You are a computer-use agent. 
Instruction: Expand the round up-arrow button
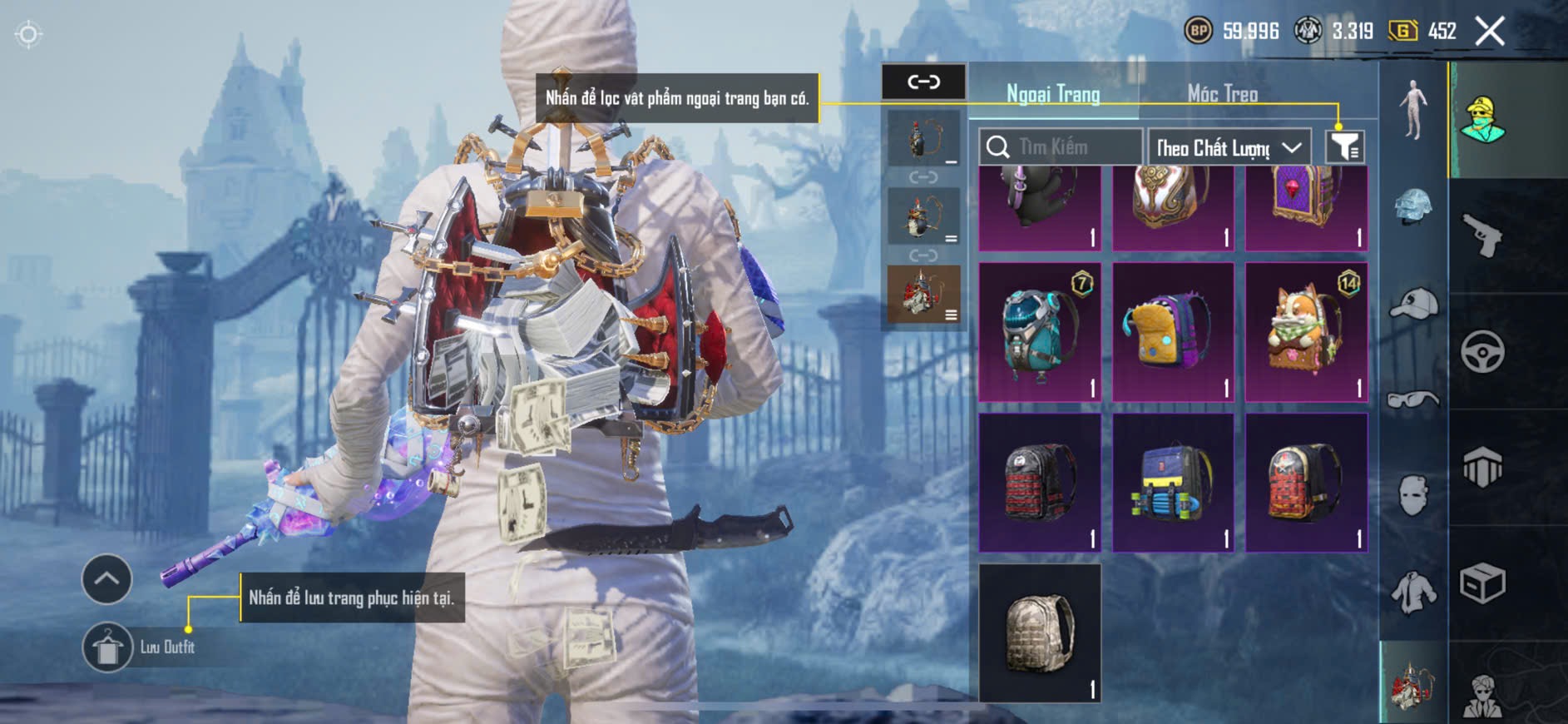(x=106, y=578)
